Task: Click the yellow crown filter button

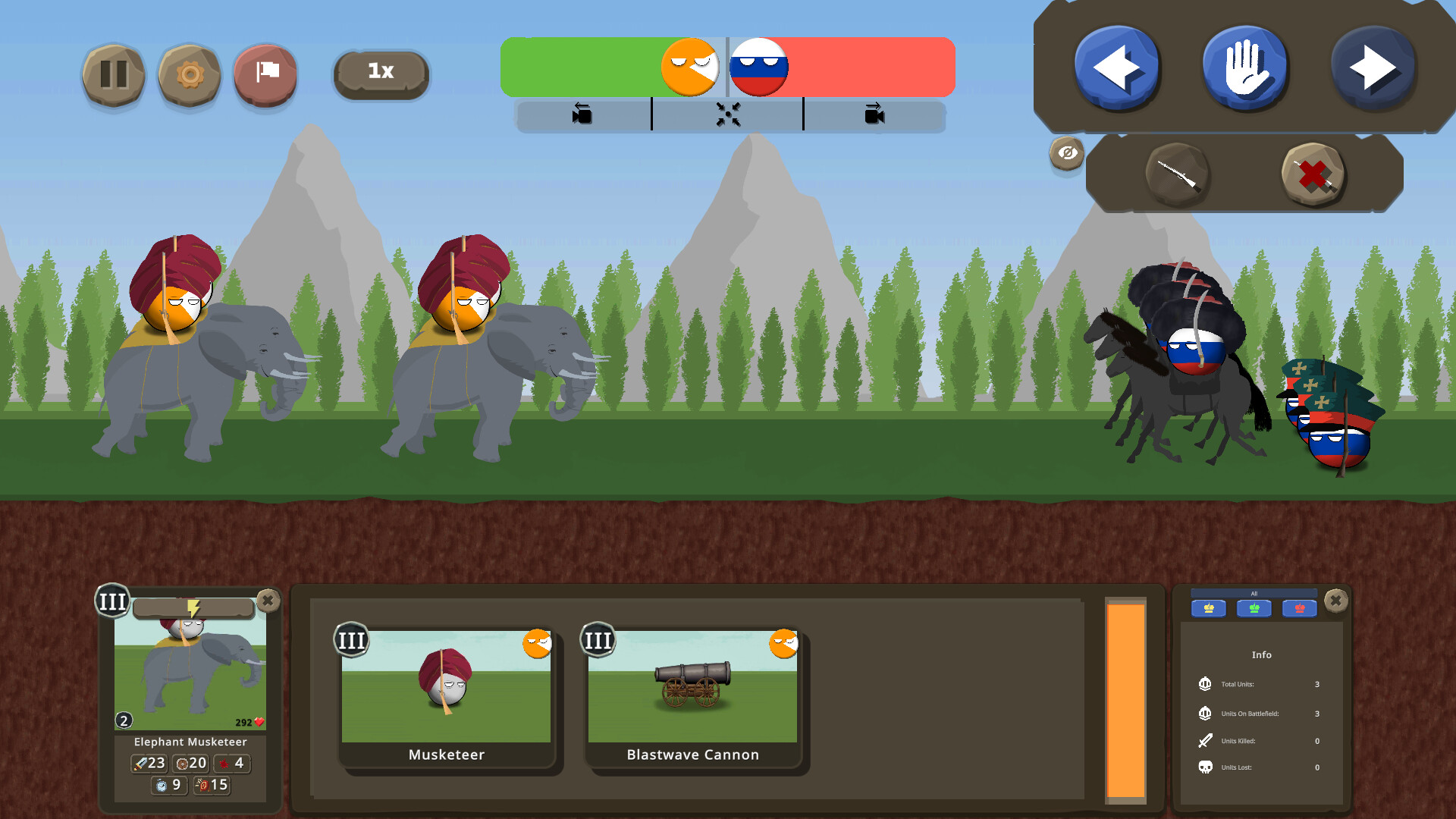Action: pos(1207,607)
